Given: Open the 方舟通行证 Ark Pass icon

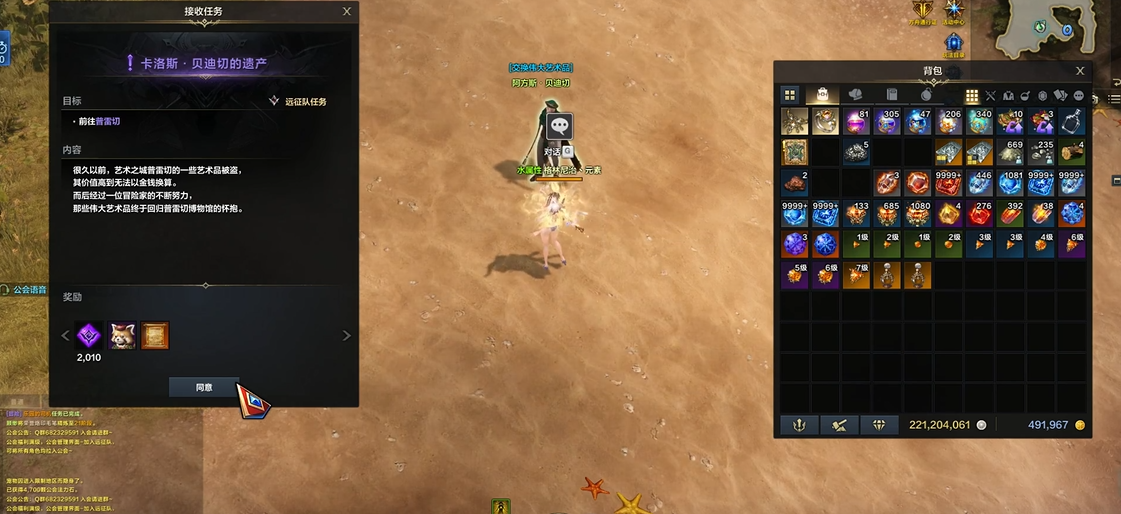Looking at the screenshot, I should click(x=922, y=11).
